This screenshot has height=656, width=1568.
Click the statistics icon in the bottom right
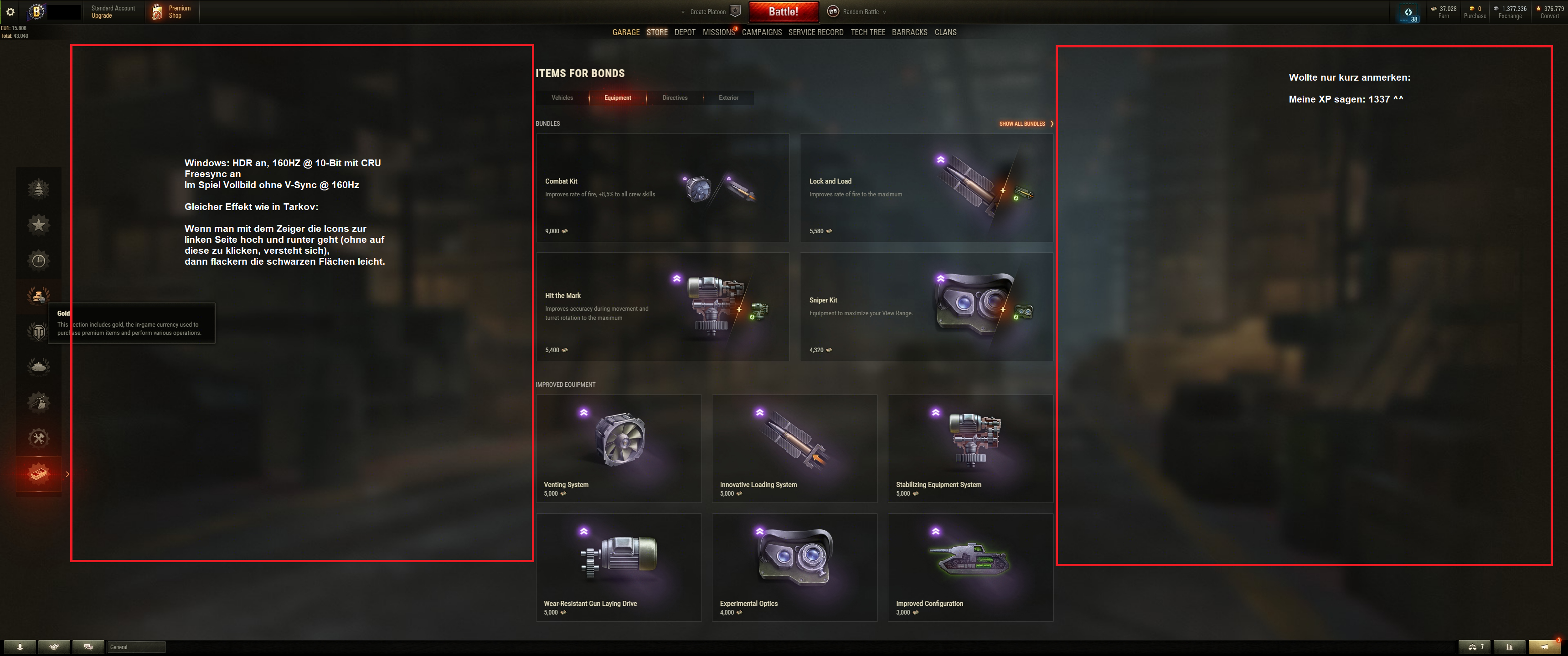click(x=1510, y=647)
